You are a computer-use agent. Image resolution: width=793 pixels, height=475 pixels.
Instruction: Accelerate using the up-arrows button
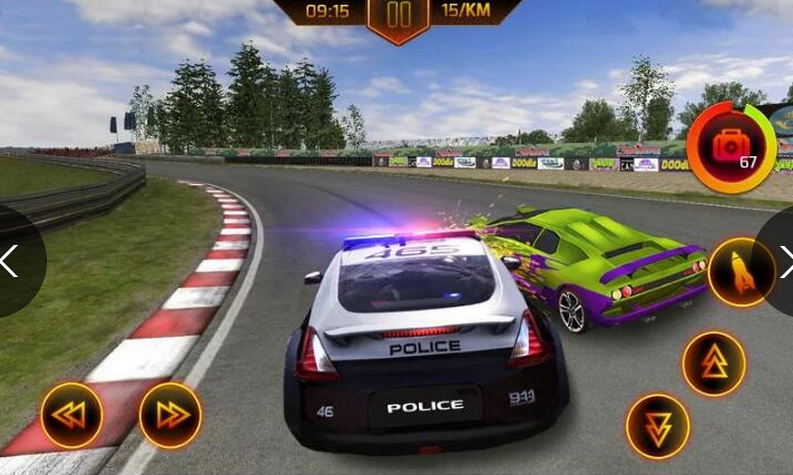[713, 364]
